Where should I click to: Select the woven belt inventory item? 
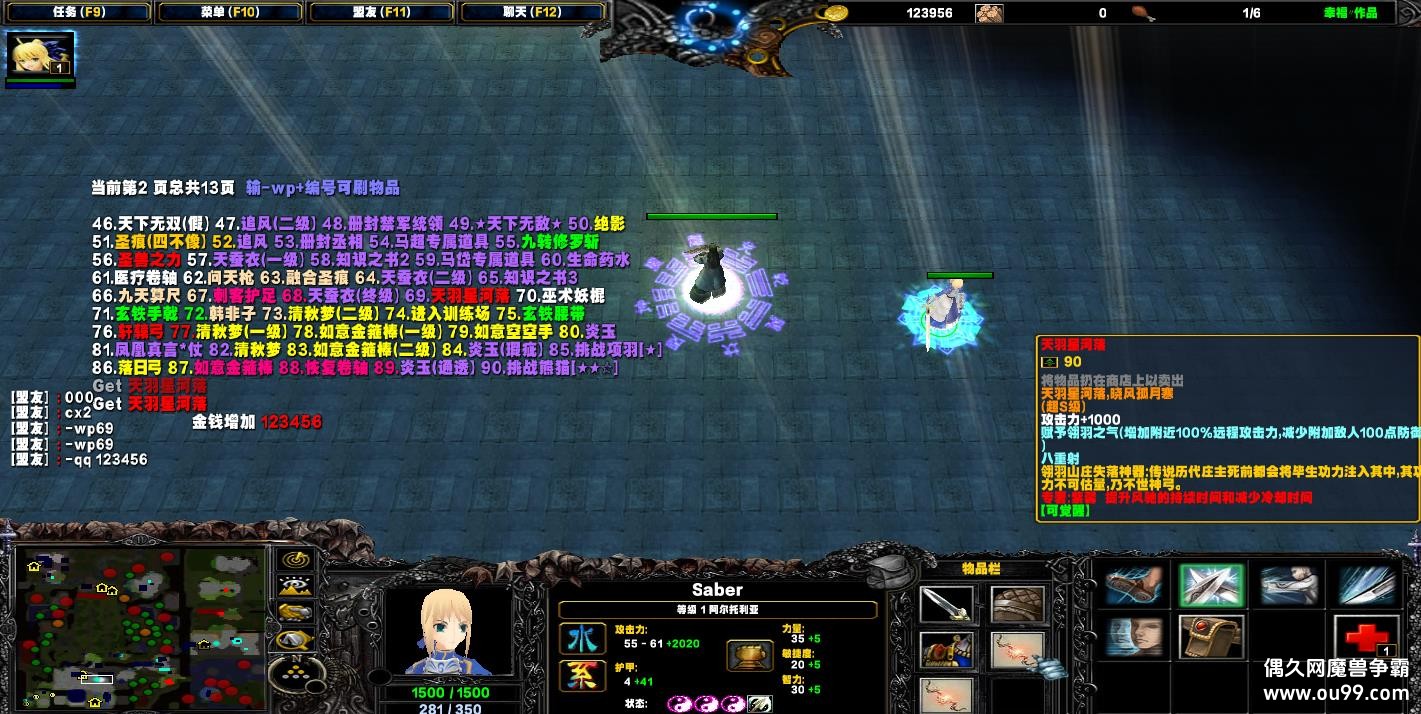coord(1018,604)
